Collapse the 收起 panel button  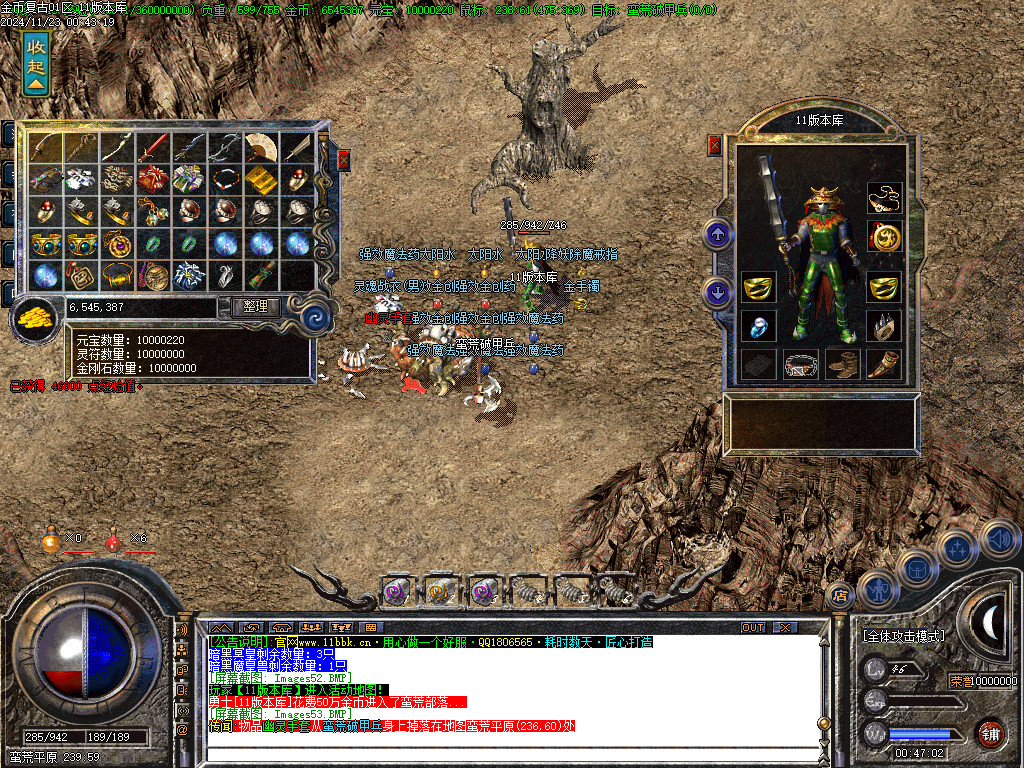pyautogui.click(x=36, y=60)
